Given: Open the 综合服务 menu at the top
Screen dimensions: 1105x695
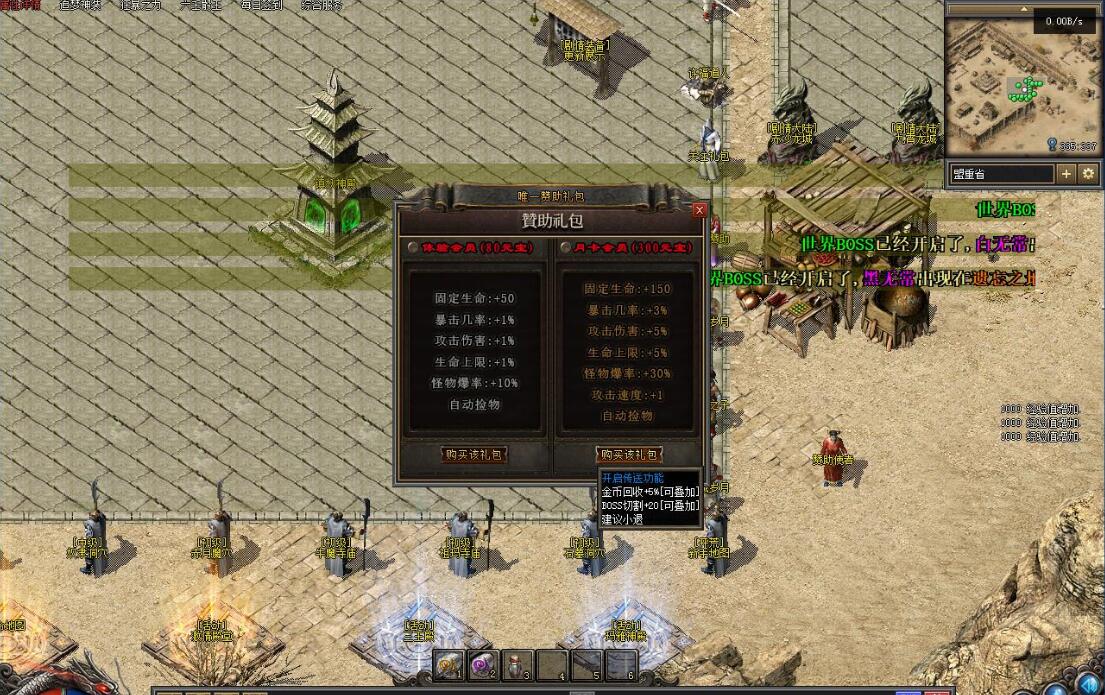Looking at the screenshot, I should [321, 5].
